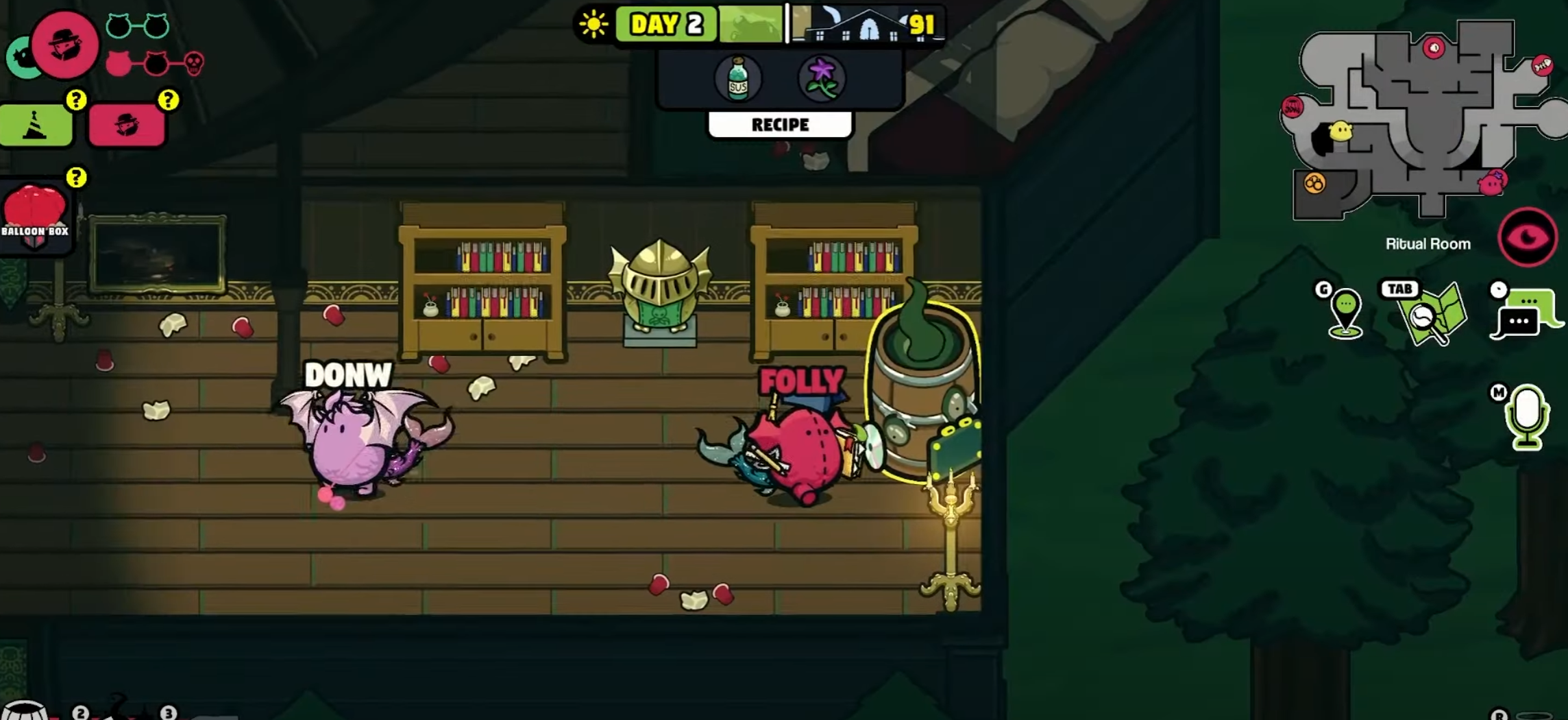The width and height of the screenshot is (1568, 720).
Task: Click the yellow blob player marker on minimap
Action: tap(1340, 131)
